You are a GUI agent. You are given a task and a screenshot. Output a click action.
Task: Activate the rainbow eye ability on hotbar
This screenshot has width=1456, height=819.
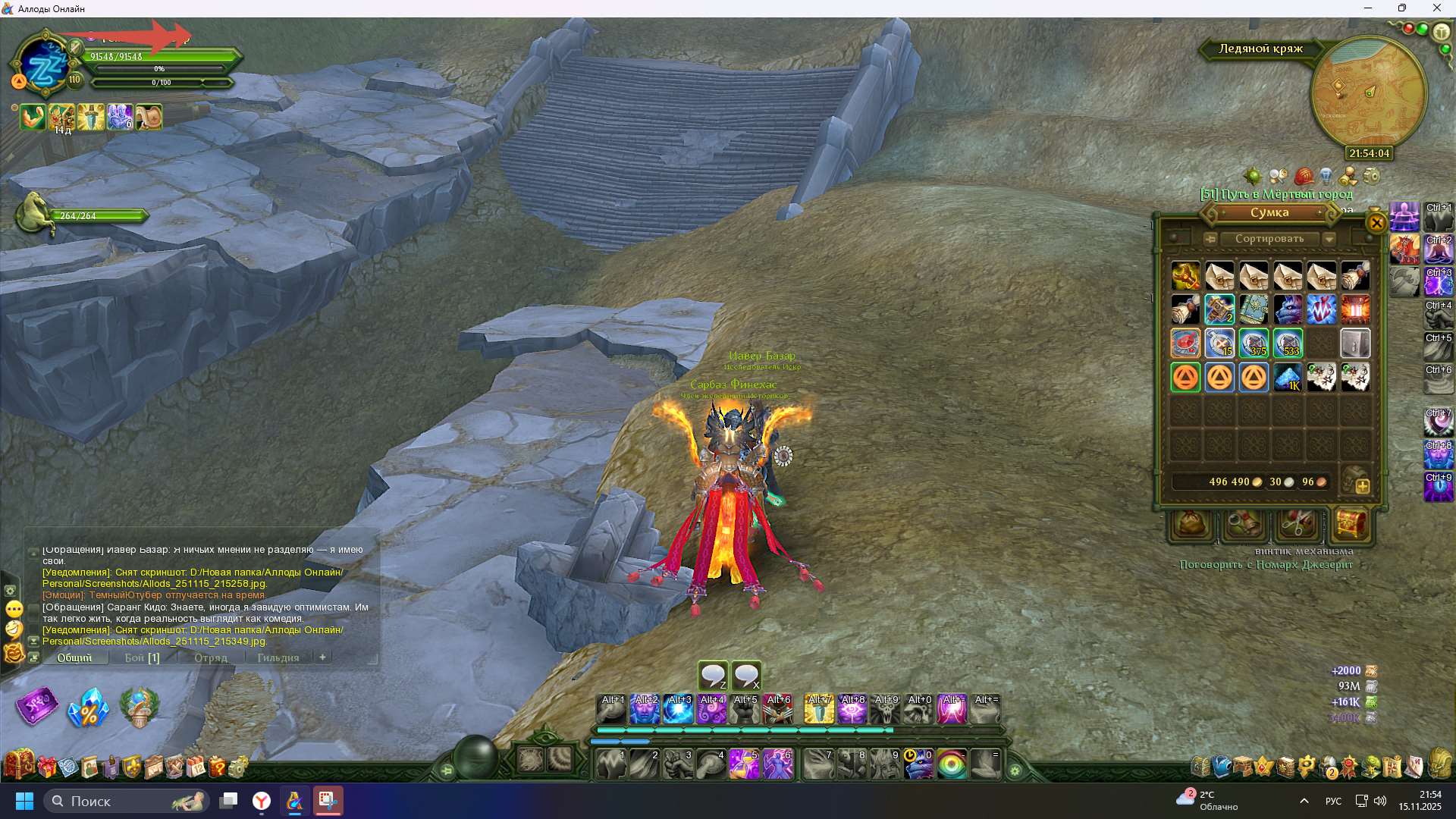(x=952, y=764)
